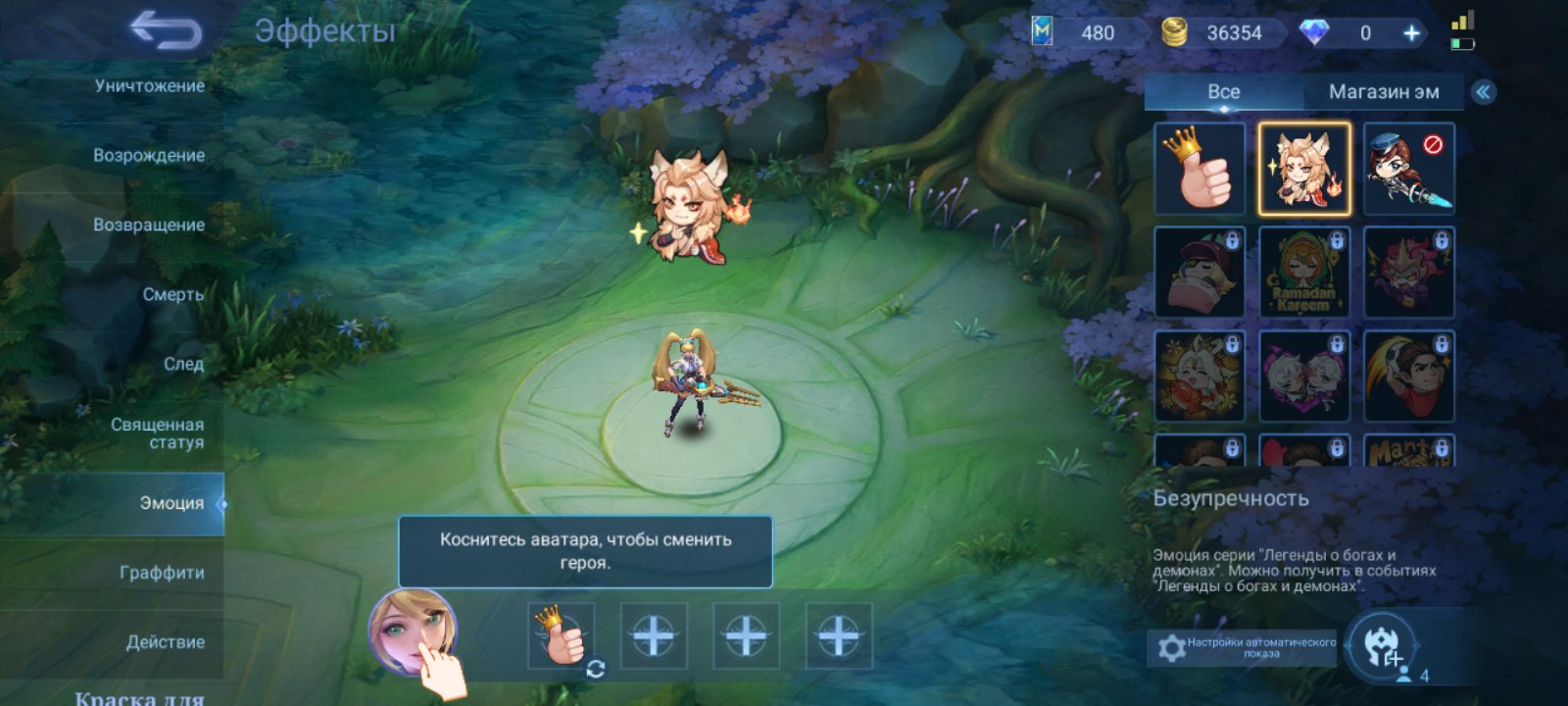Select the crowned thumbs-up emote in the grid
Screen dimensions: 1568x706
(x=1200, y=171)
